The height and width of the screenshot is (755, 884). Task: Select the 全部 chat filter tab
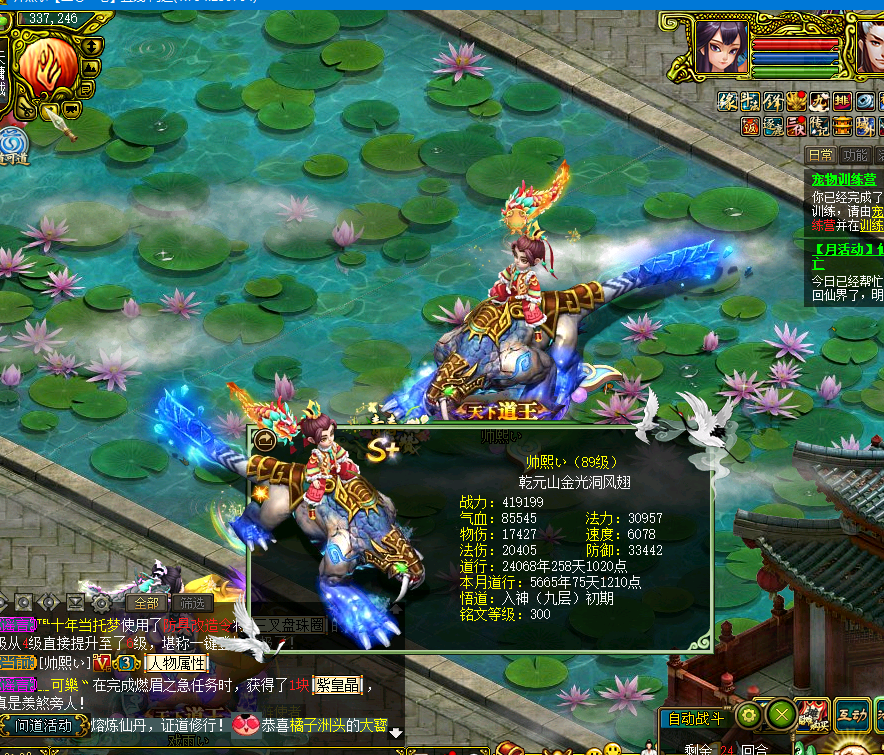click(145, 603)
